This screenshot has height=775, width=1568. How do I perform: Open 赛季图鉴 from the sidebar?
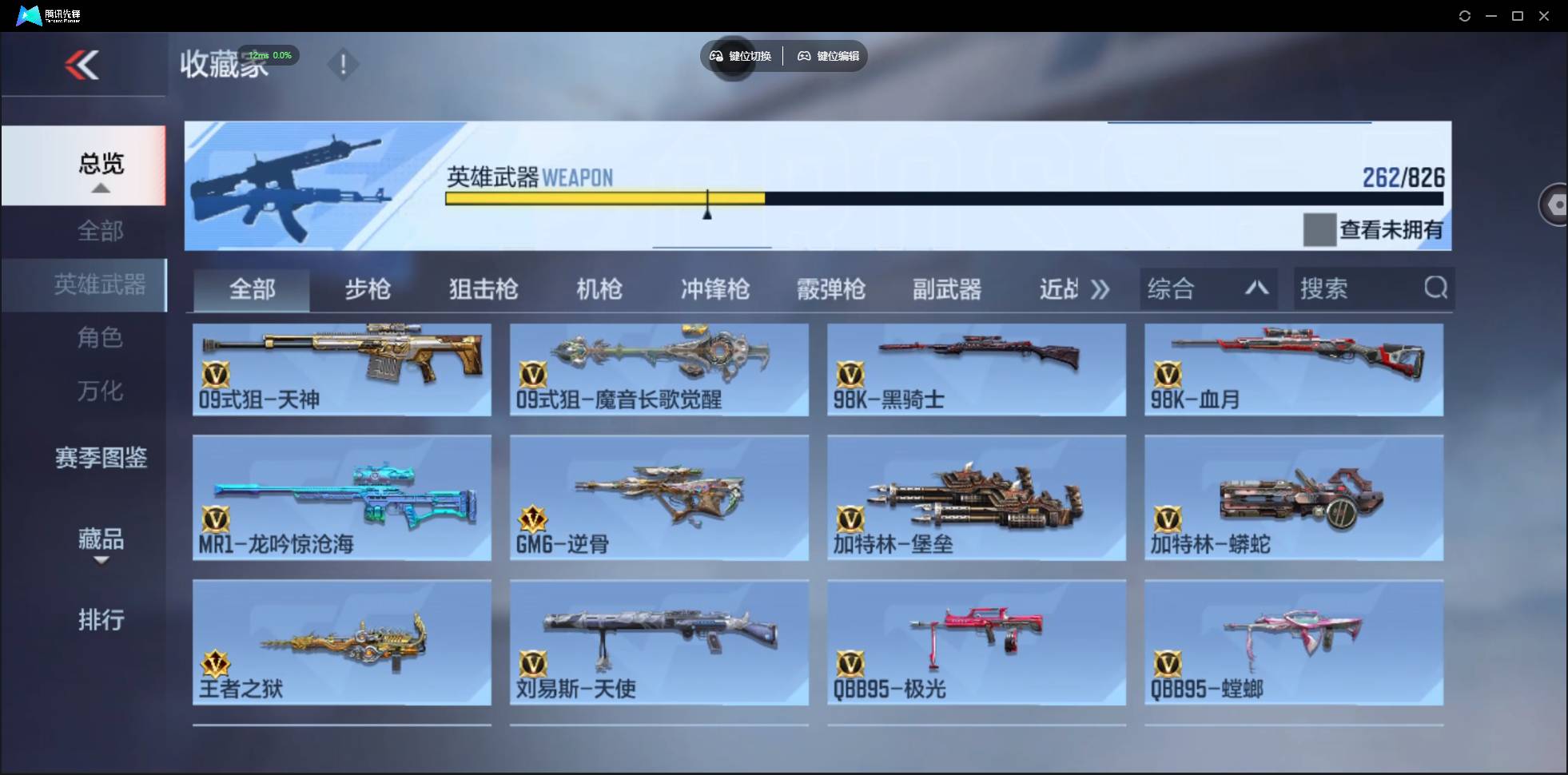pos(101,457)
